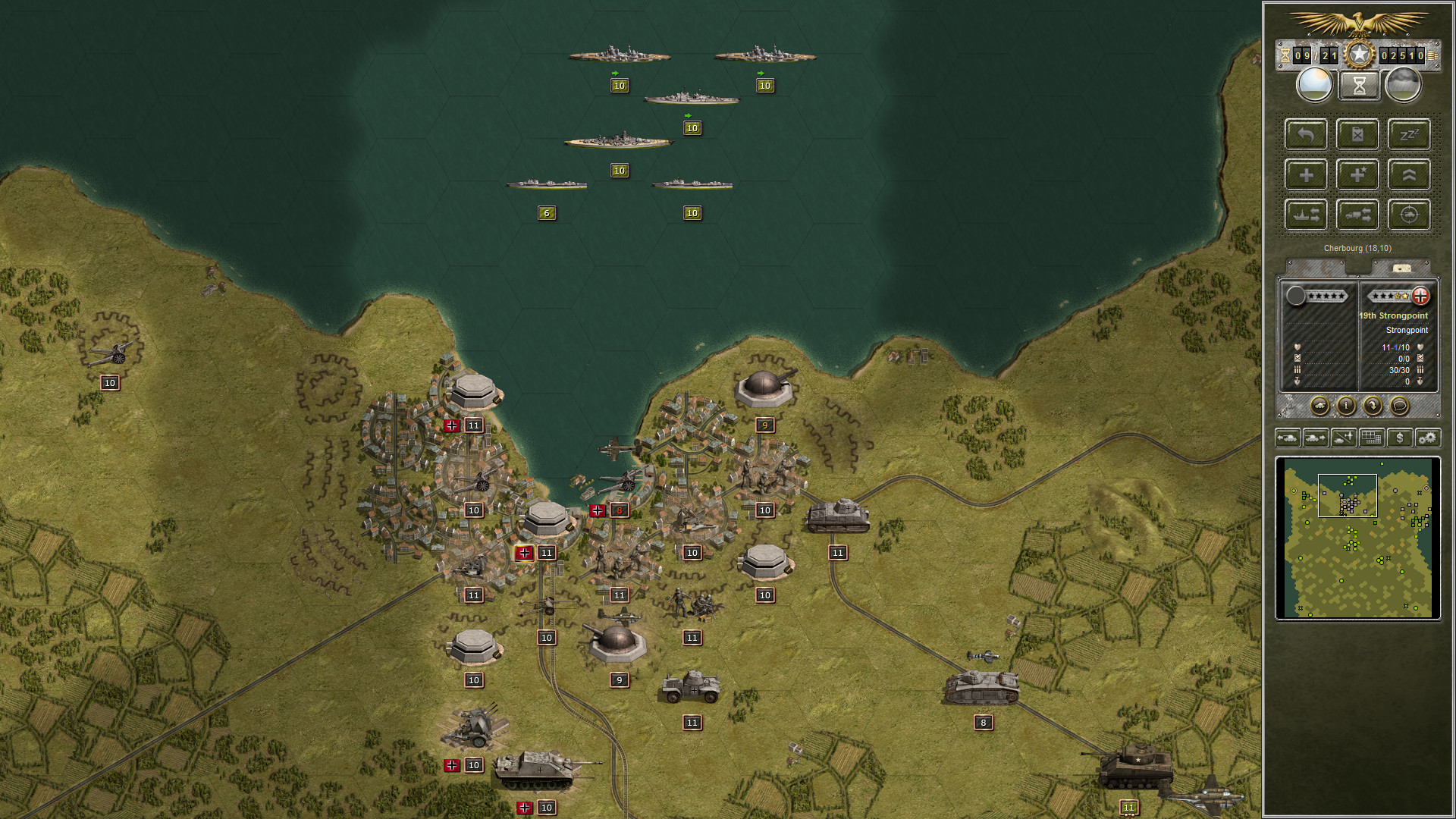Open the chat speech bubble icon
1456x819 pixels.
[x=1399, y=406]
